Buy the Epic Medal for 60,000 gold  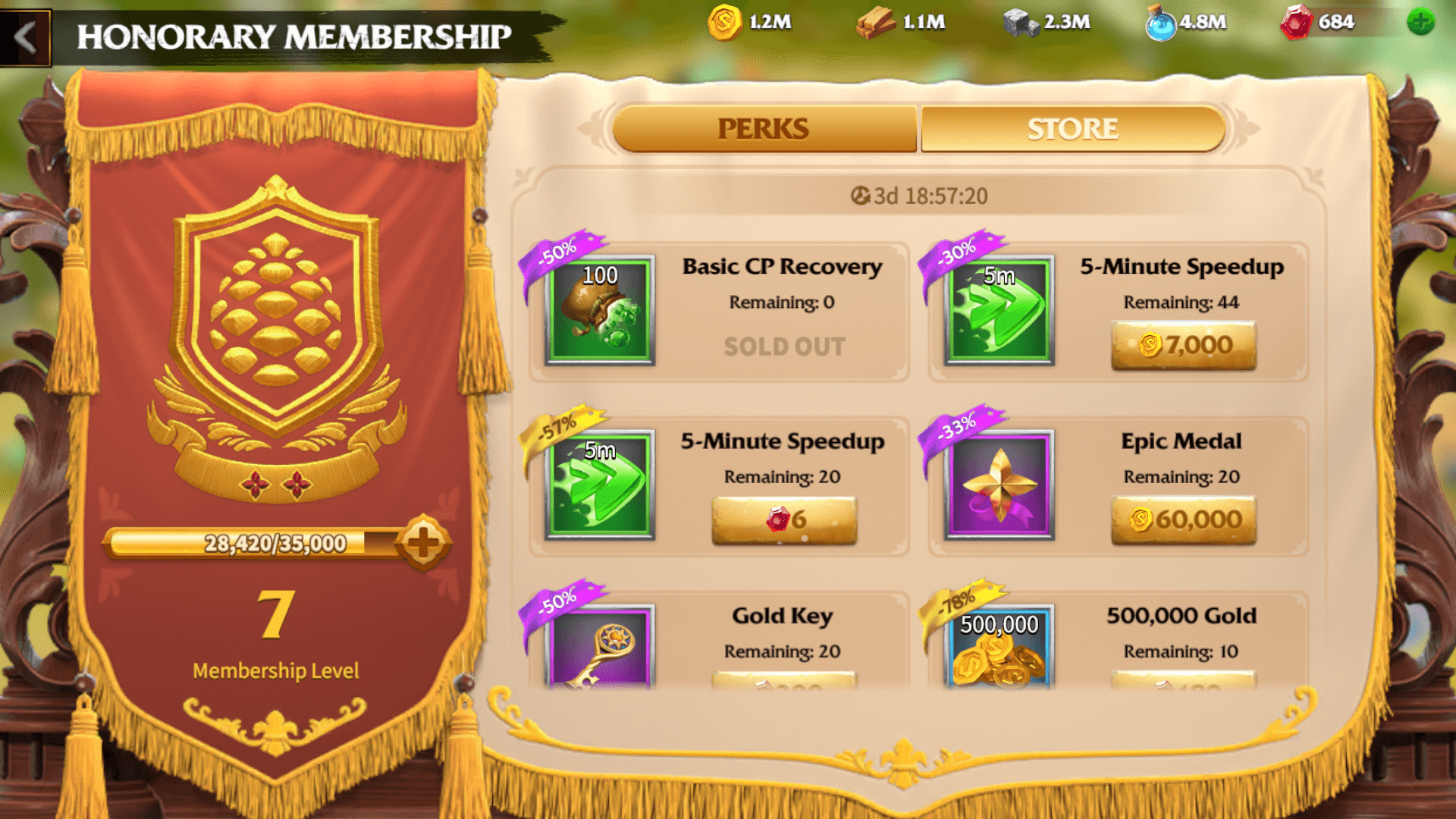click(x=1183, y=519)
